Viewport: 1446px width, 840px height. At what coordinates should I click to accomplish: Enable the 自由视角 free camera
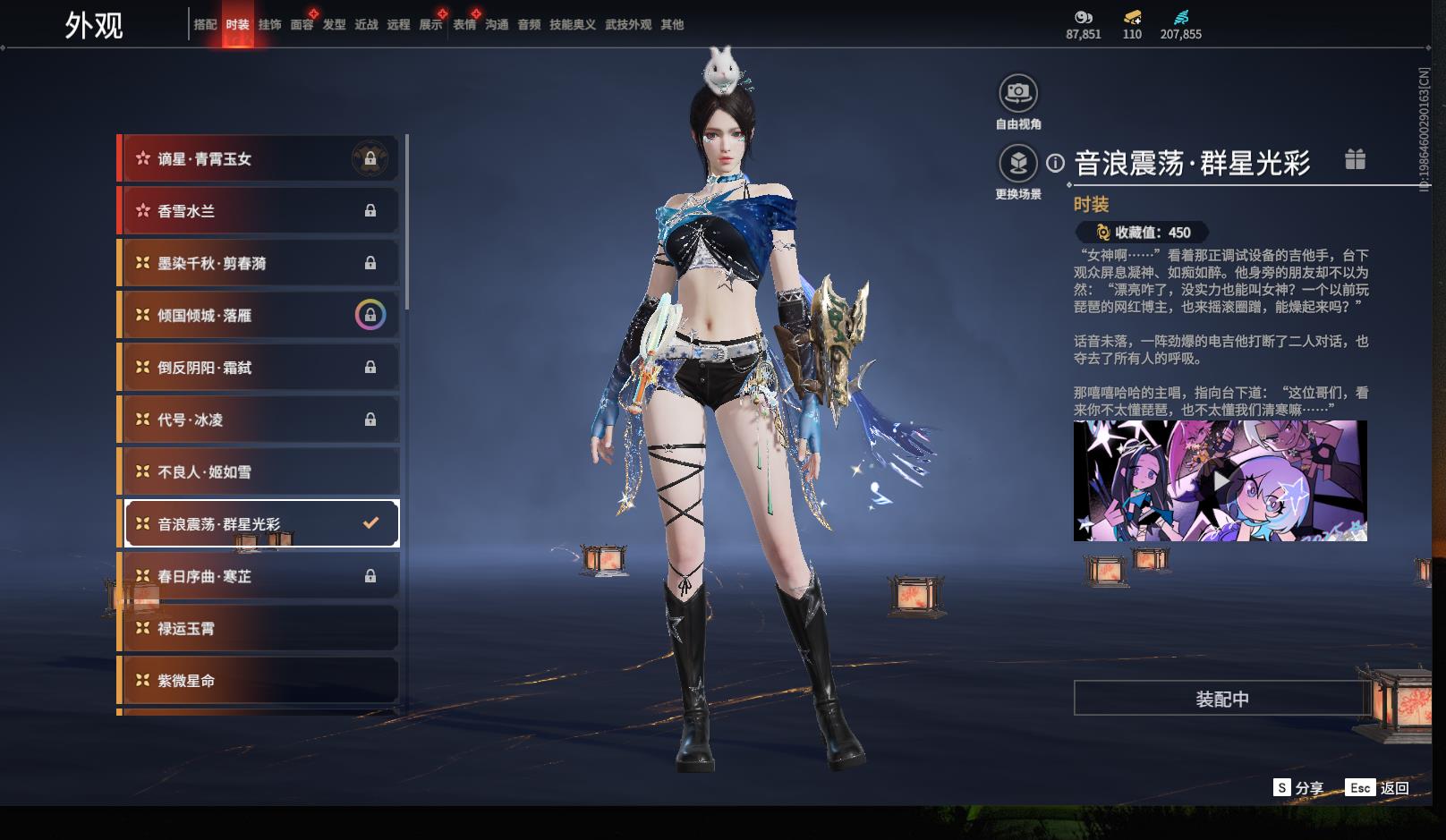click(x=1018, y=93)
